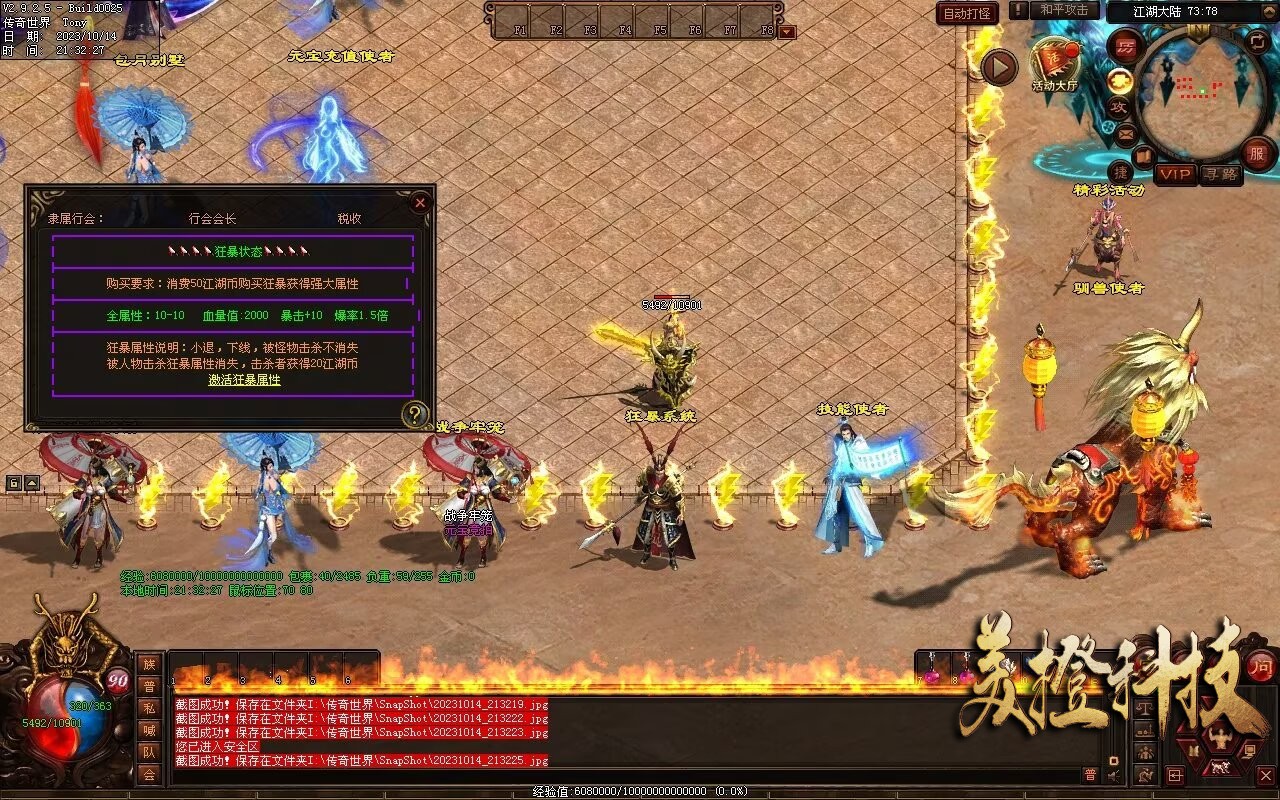This screenshot has width=1280, height=800.
Task: Switch the 和平攻击 attack mode
Action: pyautogui.click(x=1063, y=10)
